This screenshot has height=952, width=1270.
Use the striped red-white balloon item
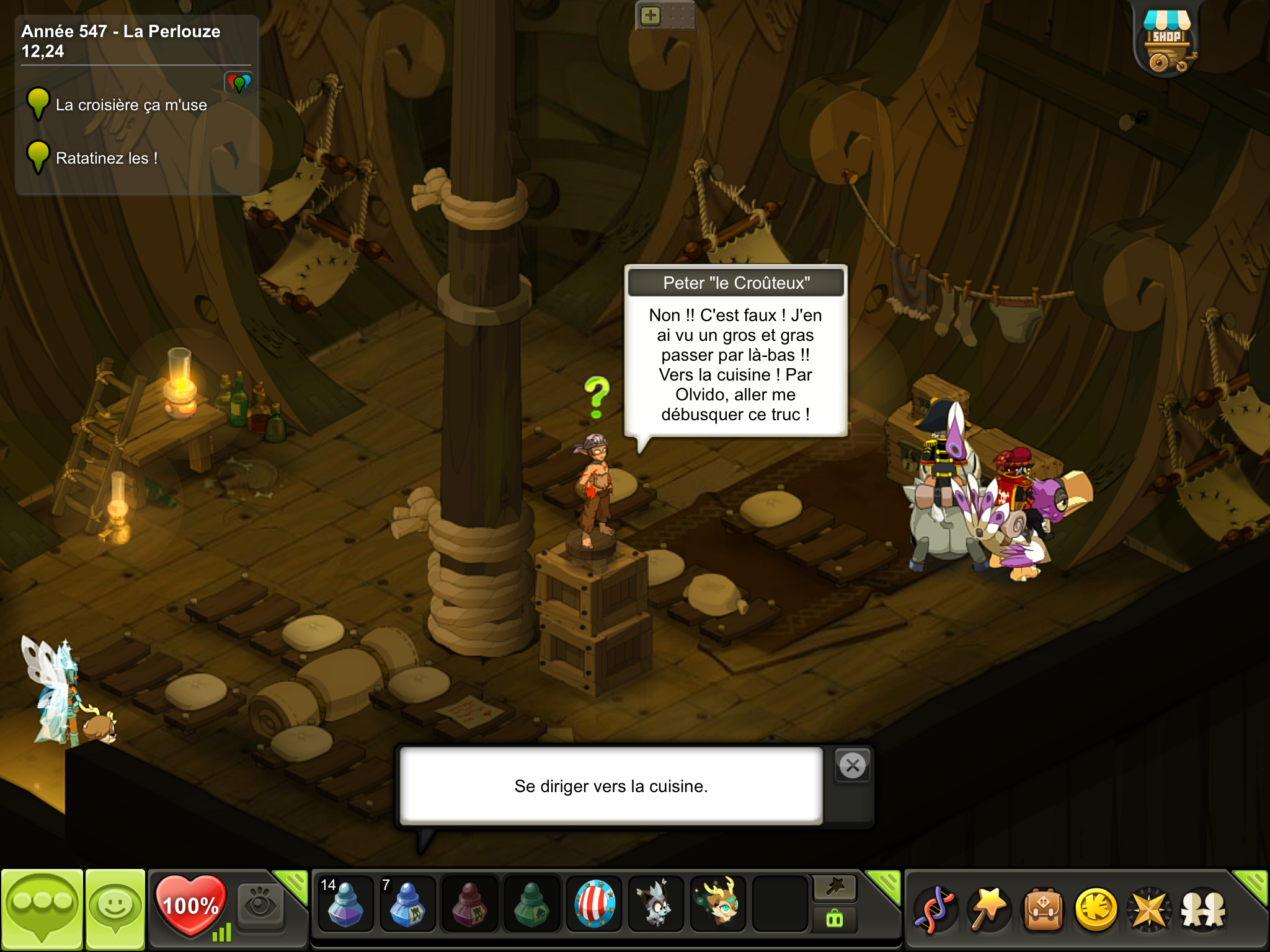pyautogui.click(x=594, y=905)
